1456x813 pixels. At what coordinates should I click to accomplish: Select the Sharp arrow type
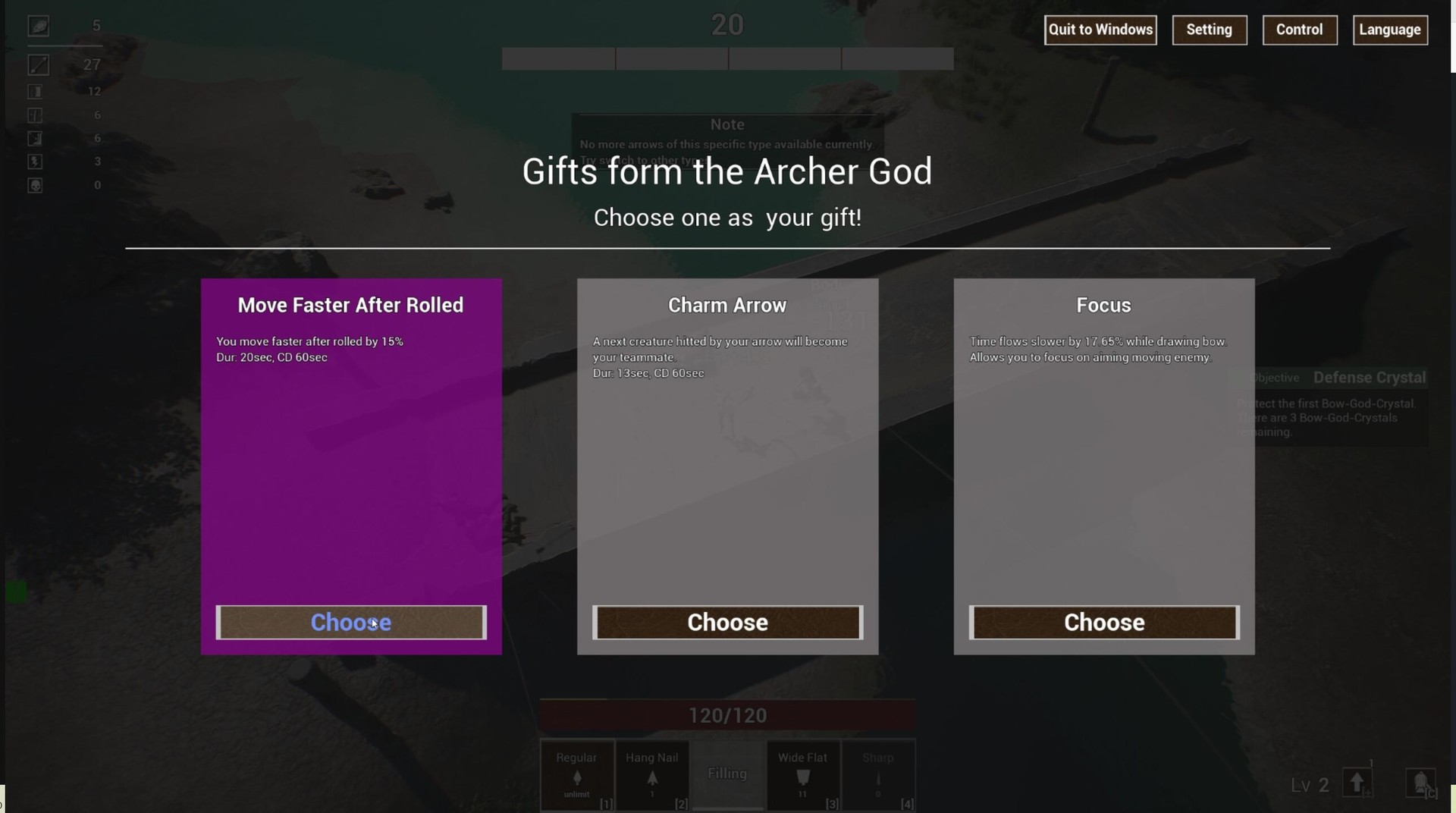(878, 775)
